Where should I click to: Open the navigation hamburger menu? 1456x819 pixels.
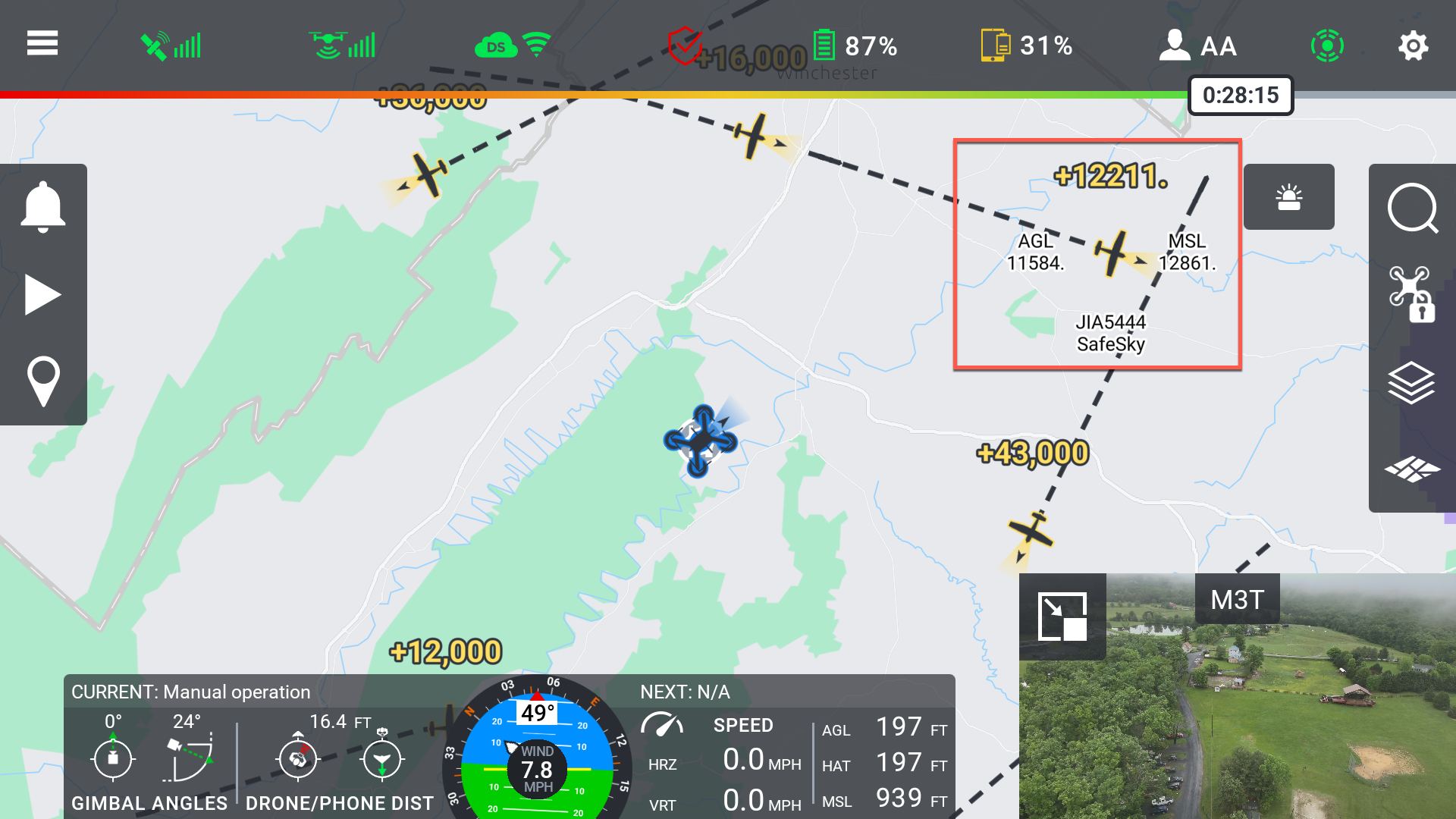pos(42,44)
